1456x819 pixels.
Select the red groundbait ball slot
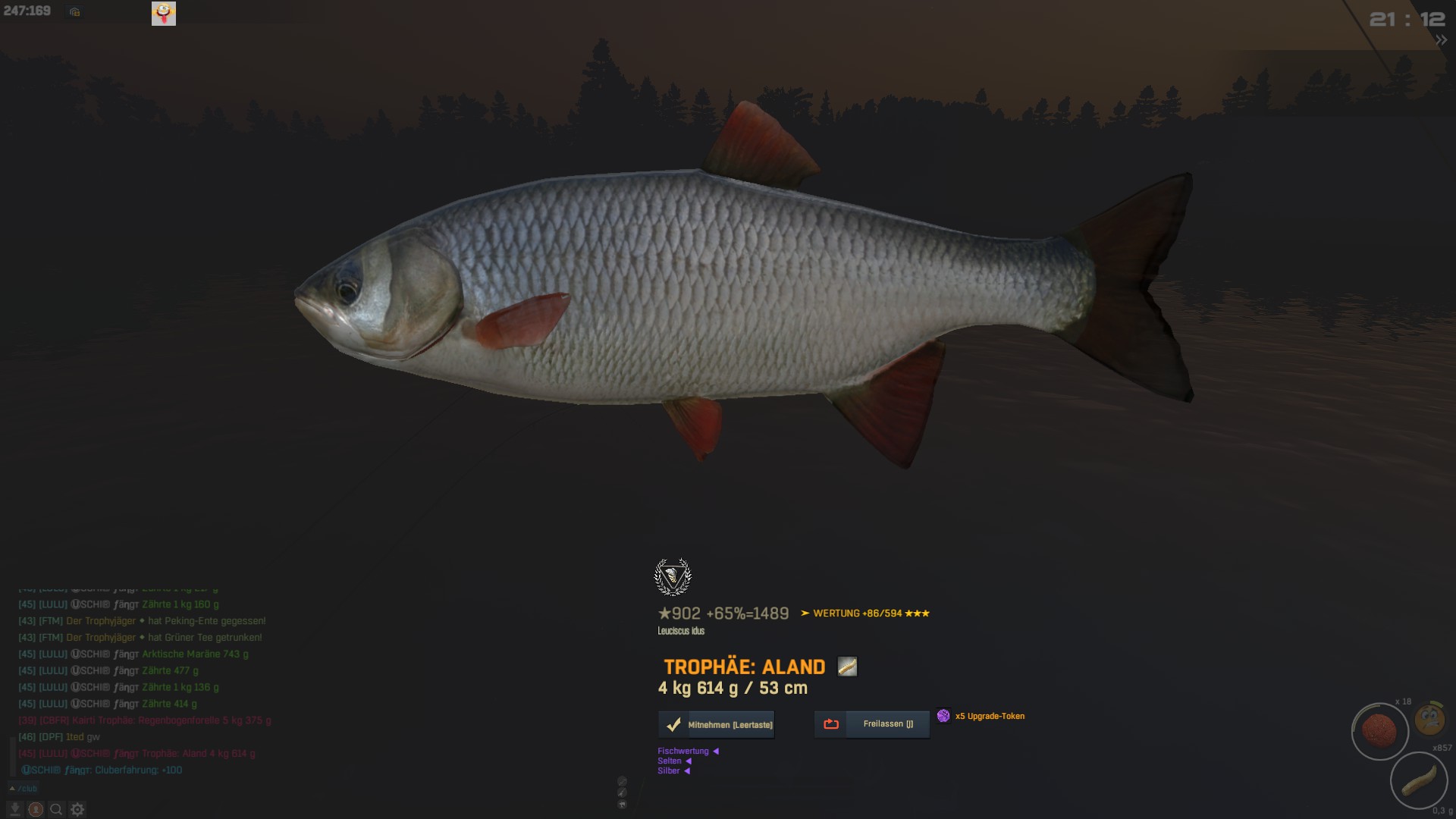(1379, 731)
